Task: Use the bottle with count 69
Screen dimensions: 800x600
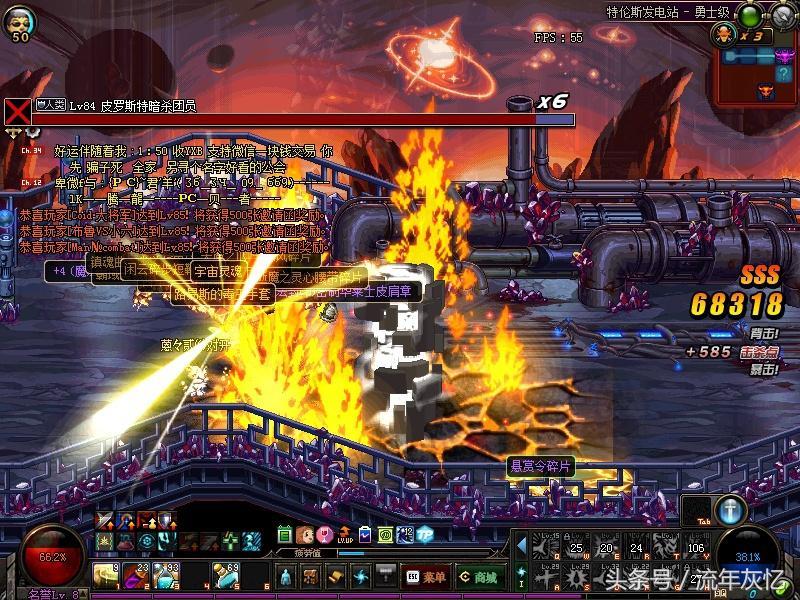Action: coord(226,575)
